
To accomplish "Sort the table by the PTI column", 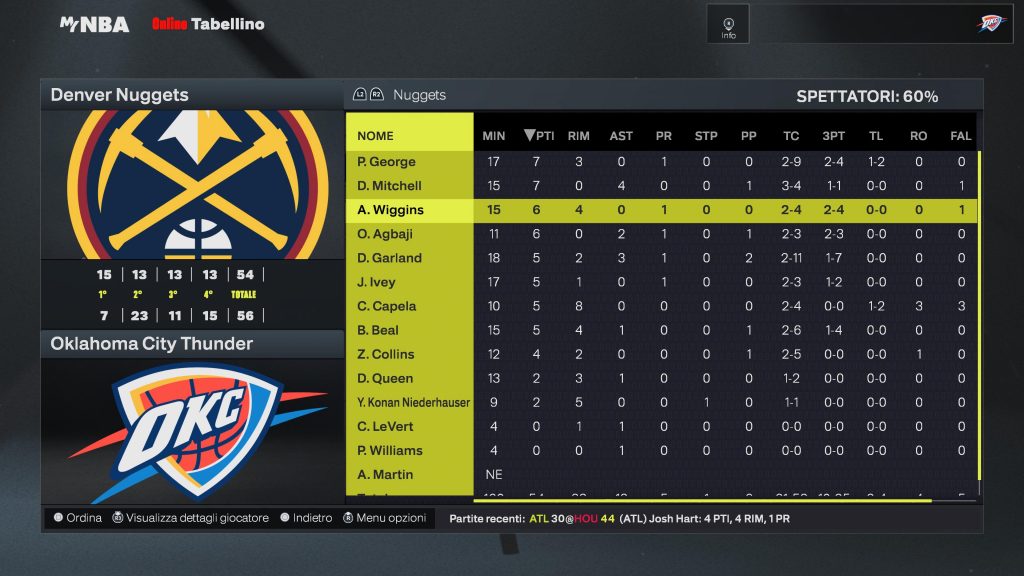I will point(539,136).
